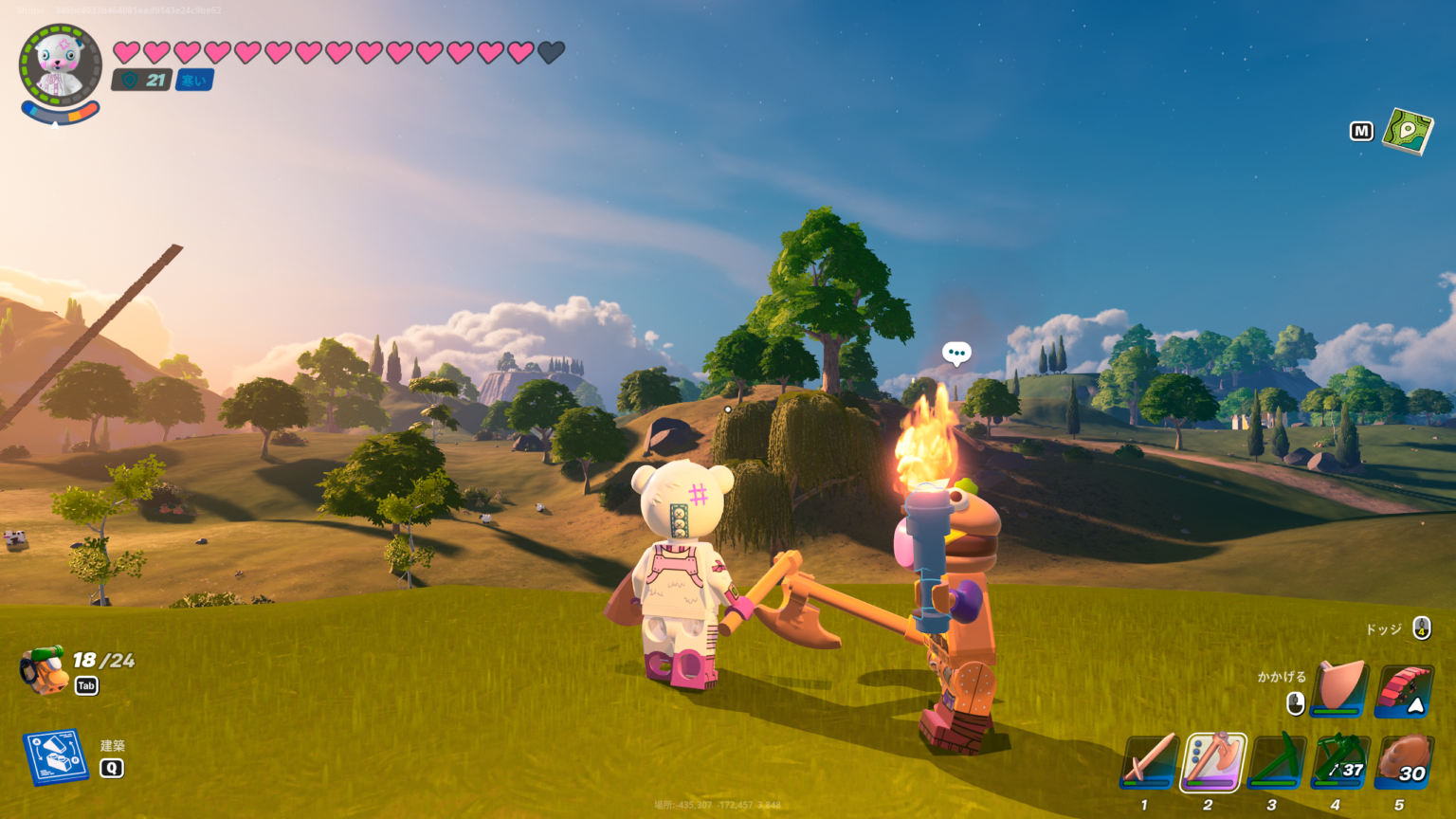The width and height of the screenshot is (1456, 819).
Task: Select the highlighted axe hotbar slot
Action: click(1212, 761)
